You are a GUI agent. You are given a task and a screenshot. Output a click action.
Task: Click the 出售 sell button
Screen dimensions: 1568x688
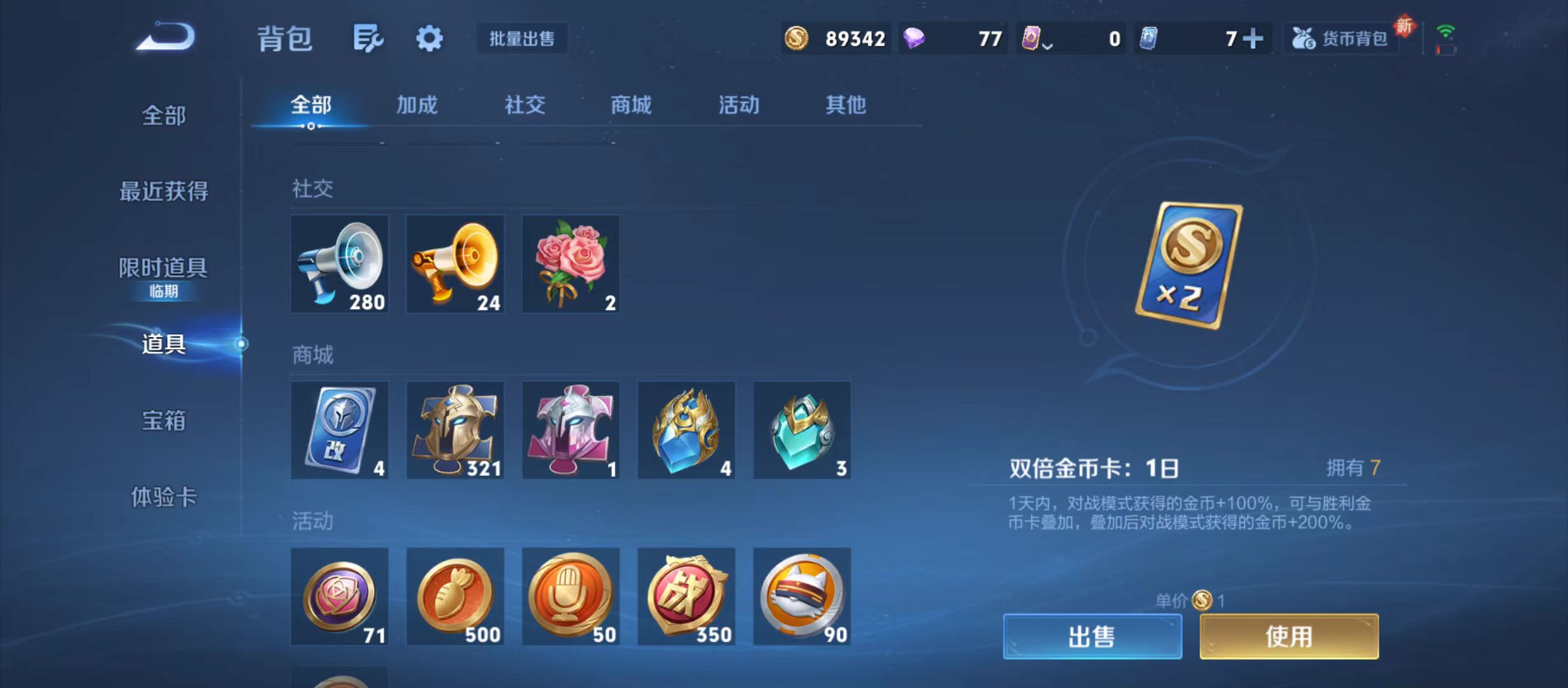pos(1092,636)
